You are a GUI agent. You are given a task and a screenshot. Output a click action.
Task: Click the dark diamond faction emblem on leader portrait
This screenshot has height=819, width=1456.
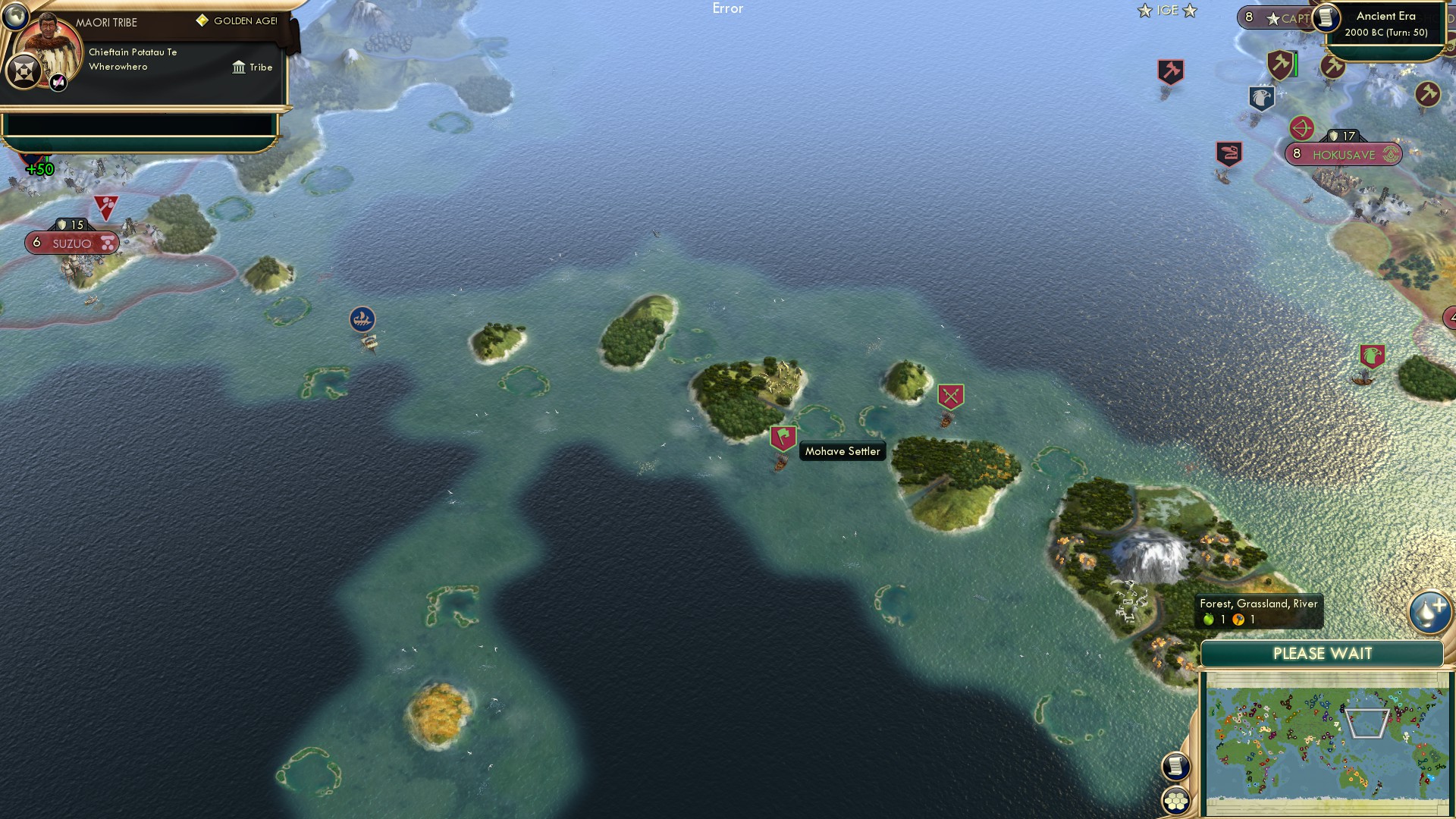coord(23,72)
